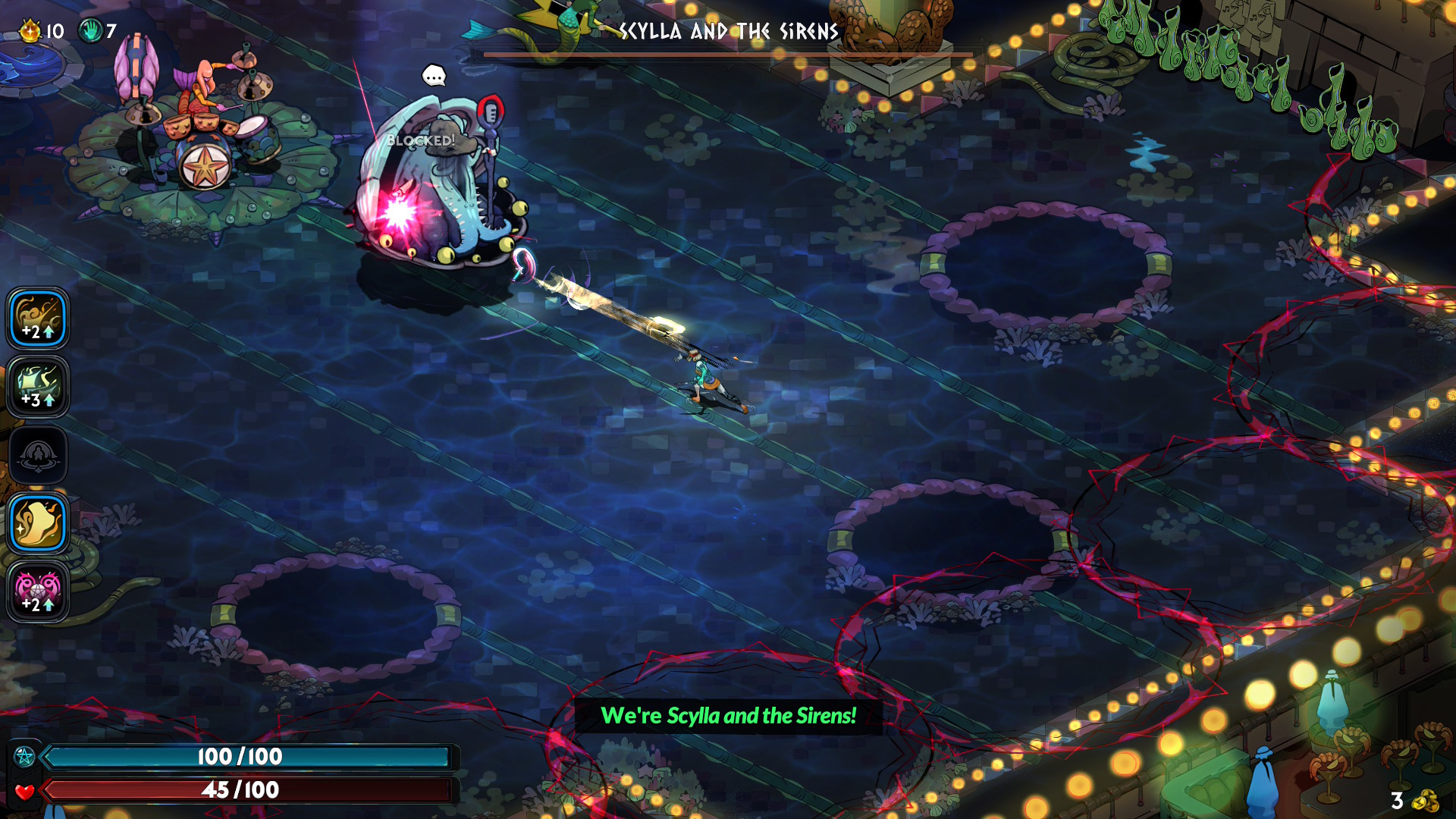Screen dimensions: 1456x819
Task: Select the pink pentagram magick boon +2
Action: pyautogui.click(x=38, y=591)
